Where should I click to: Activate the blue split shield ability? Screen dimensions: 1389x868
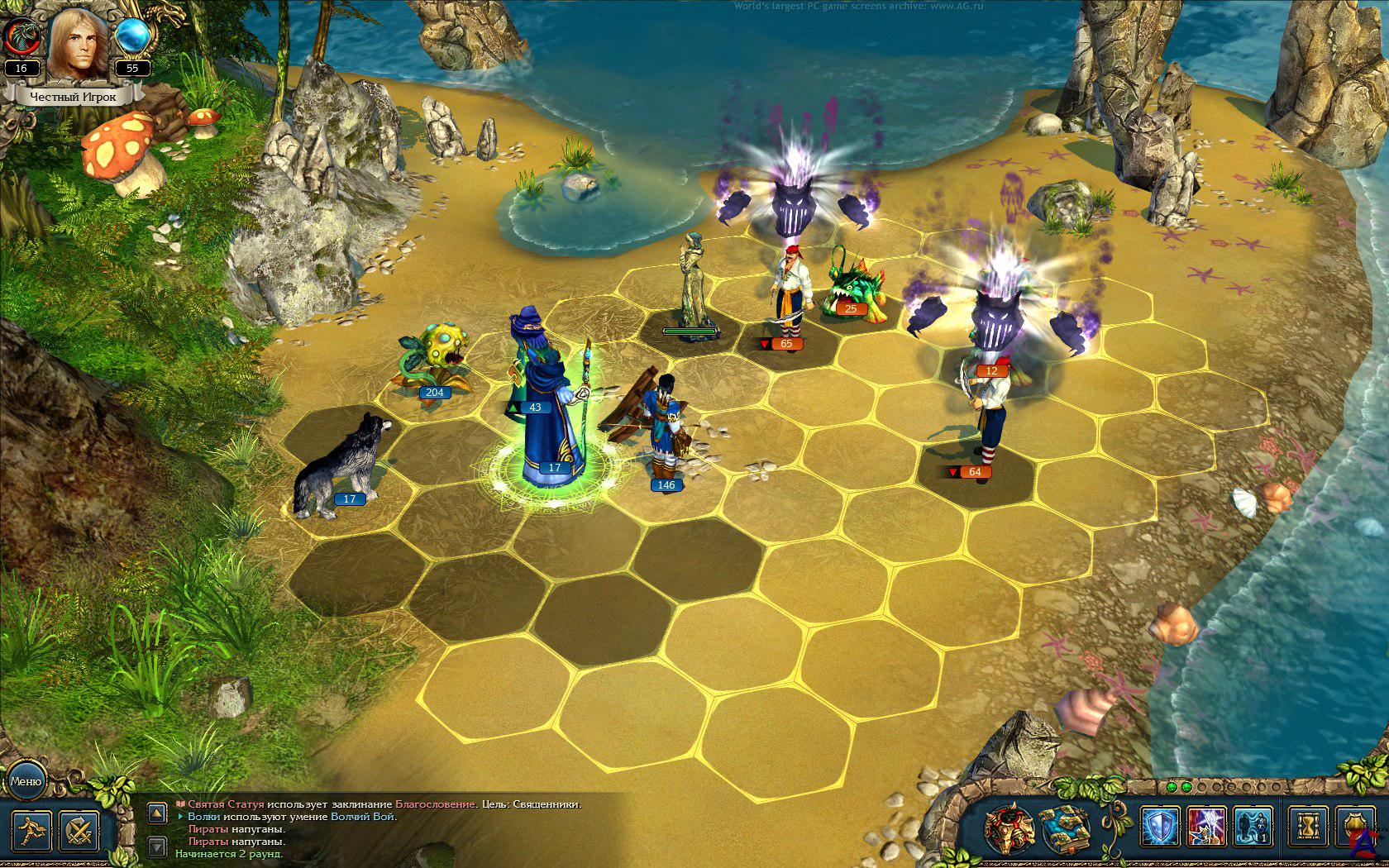(1159, 827)
